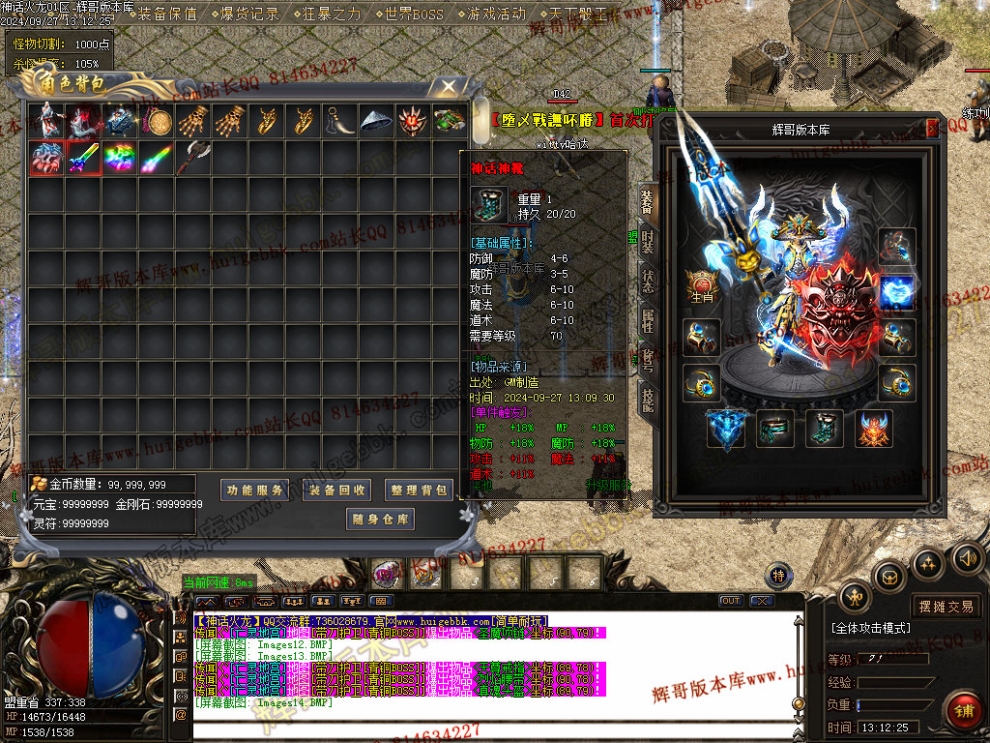
Task: Open the 爆货记录 drop records menu
Action: click(x=248, y=14)
